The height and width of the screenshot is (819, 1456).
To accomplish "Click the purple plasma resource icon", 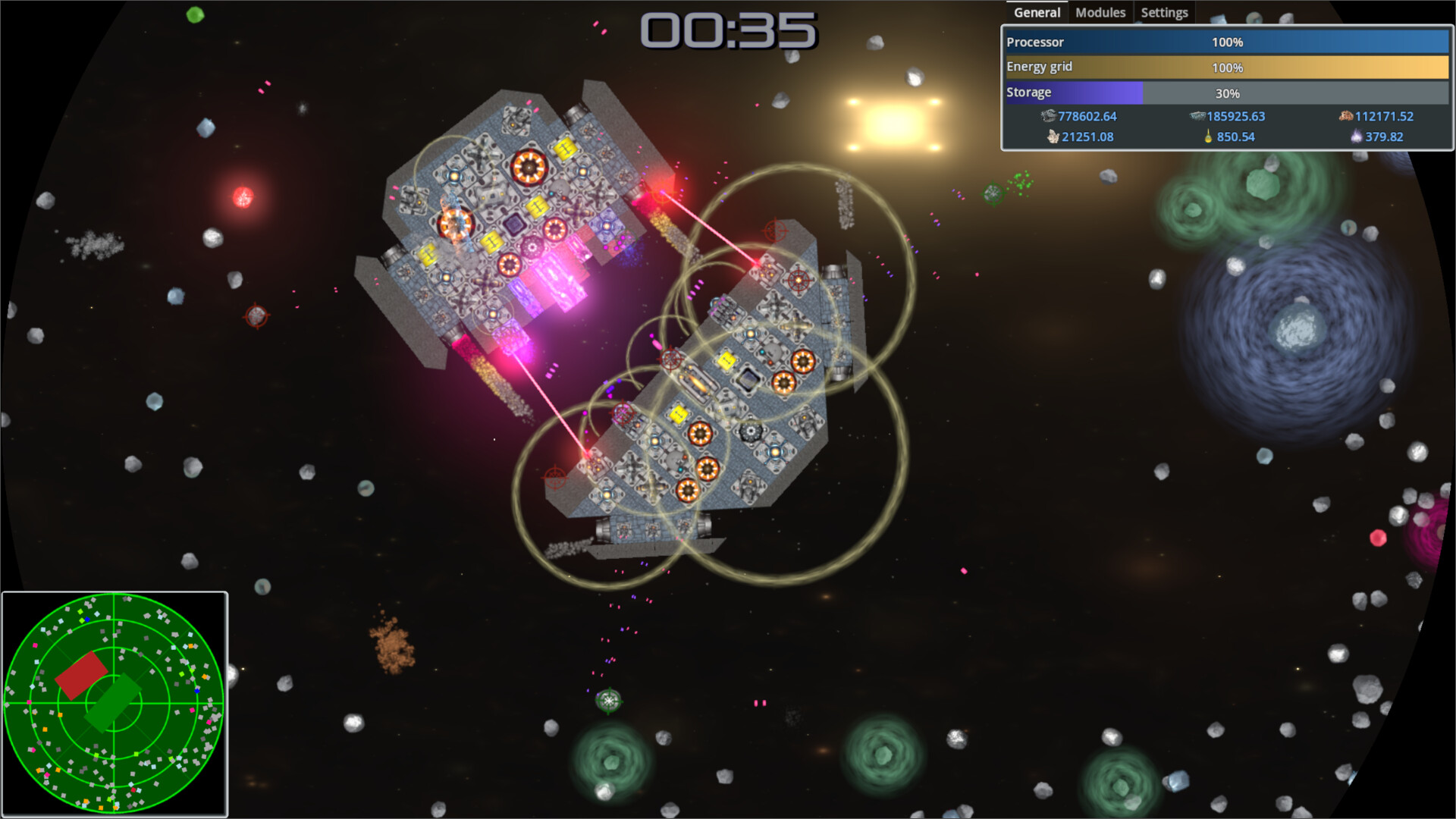I will pos(1357,137).
